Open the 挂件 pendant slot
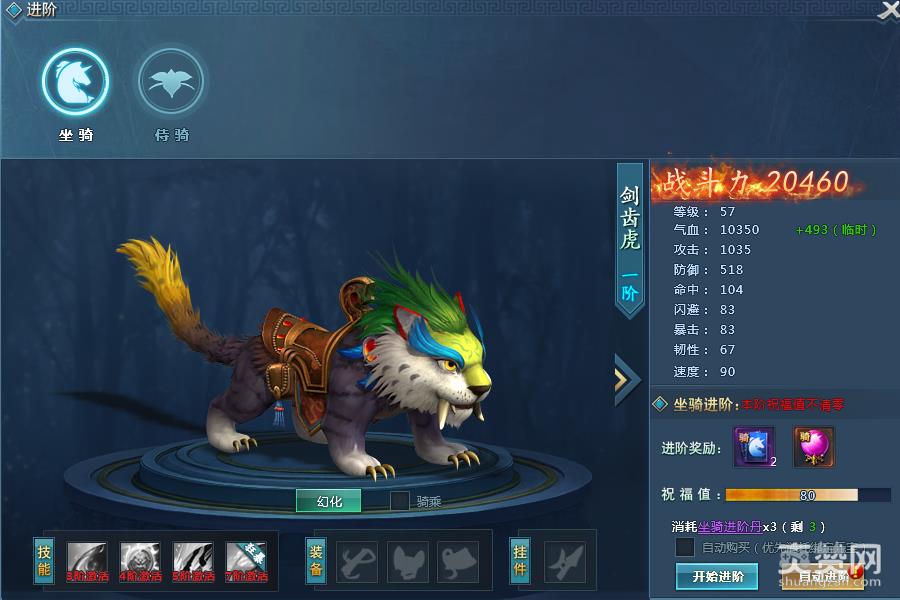Viewport: 900px width, 600px height. tap(565, 562)
